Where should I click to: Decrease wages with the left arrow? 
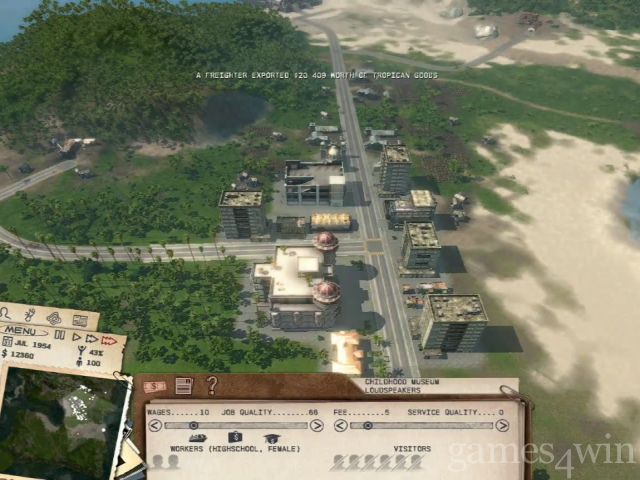(154, 425)
